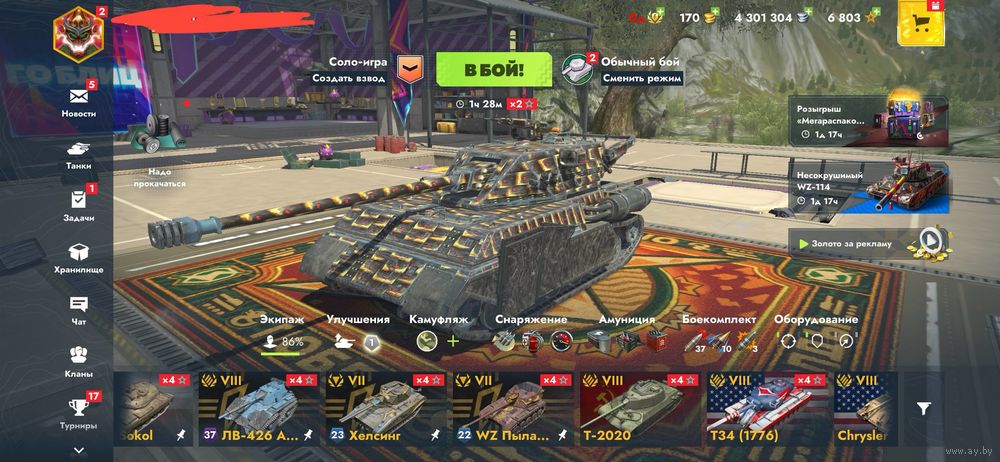Open the Задачи missions menu

[x=79, y=204]
